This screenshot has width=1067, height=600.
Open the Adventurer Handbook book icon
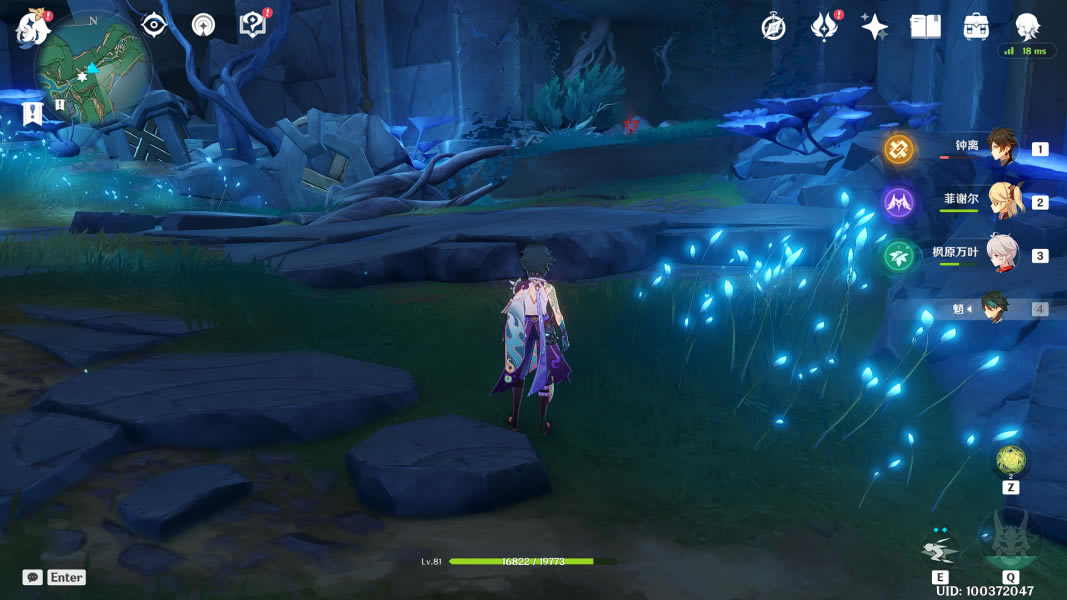(926, 27)
